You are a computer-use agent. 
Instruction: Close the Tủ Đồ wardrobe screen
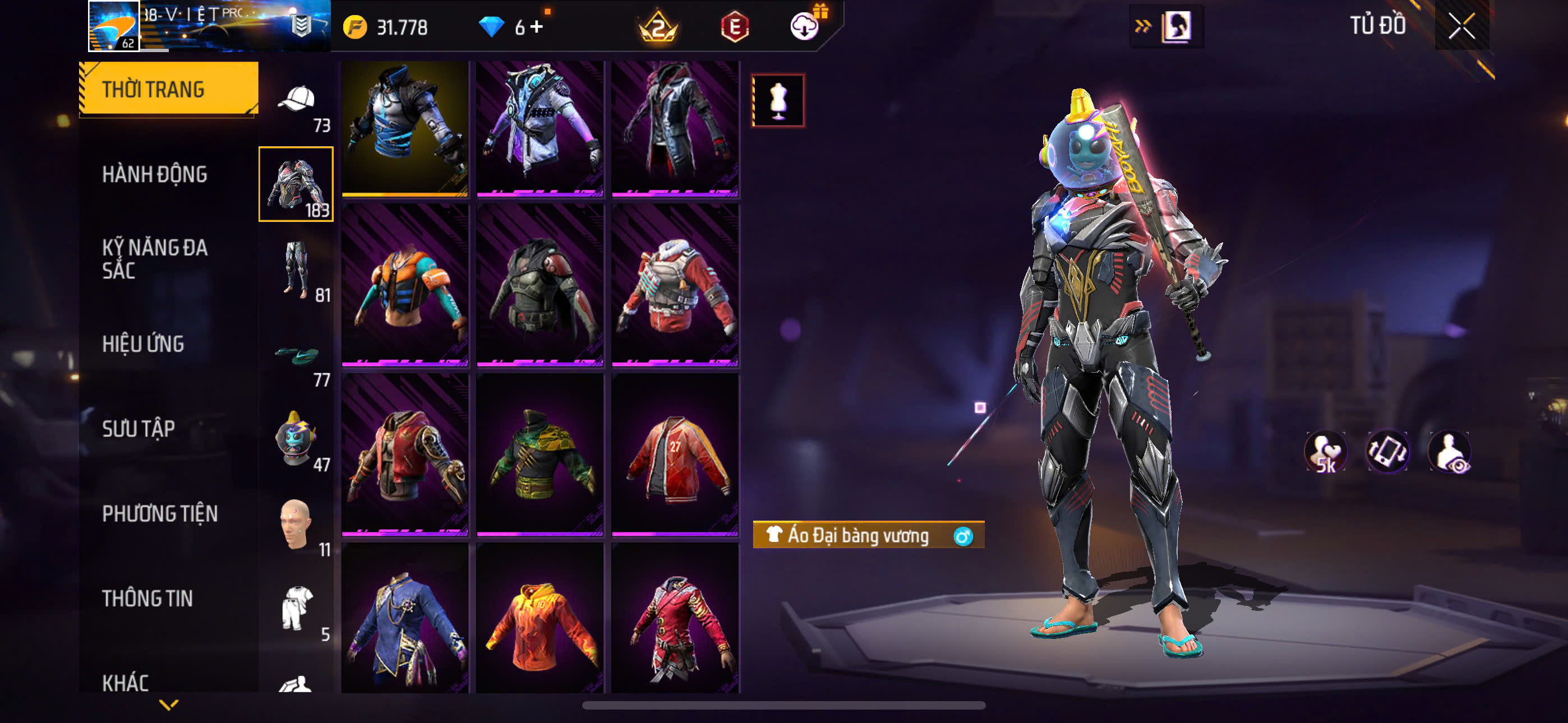tap(1461, 26)
